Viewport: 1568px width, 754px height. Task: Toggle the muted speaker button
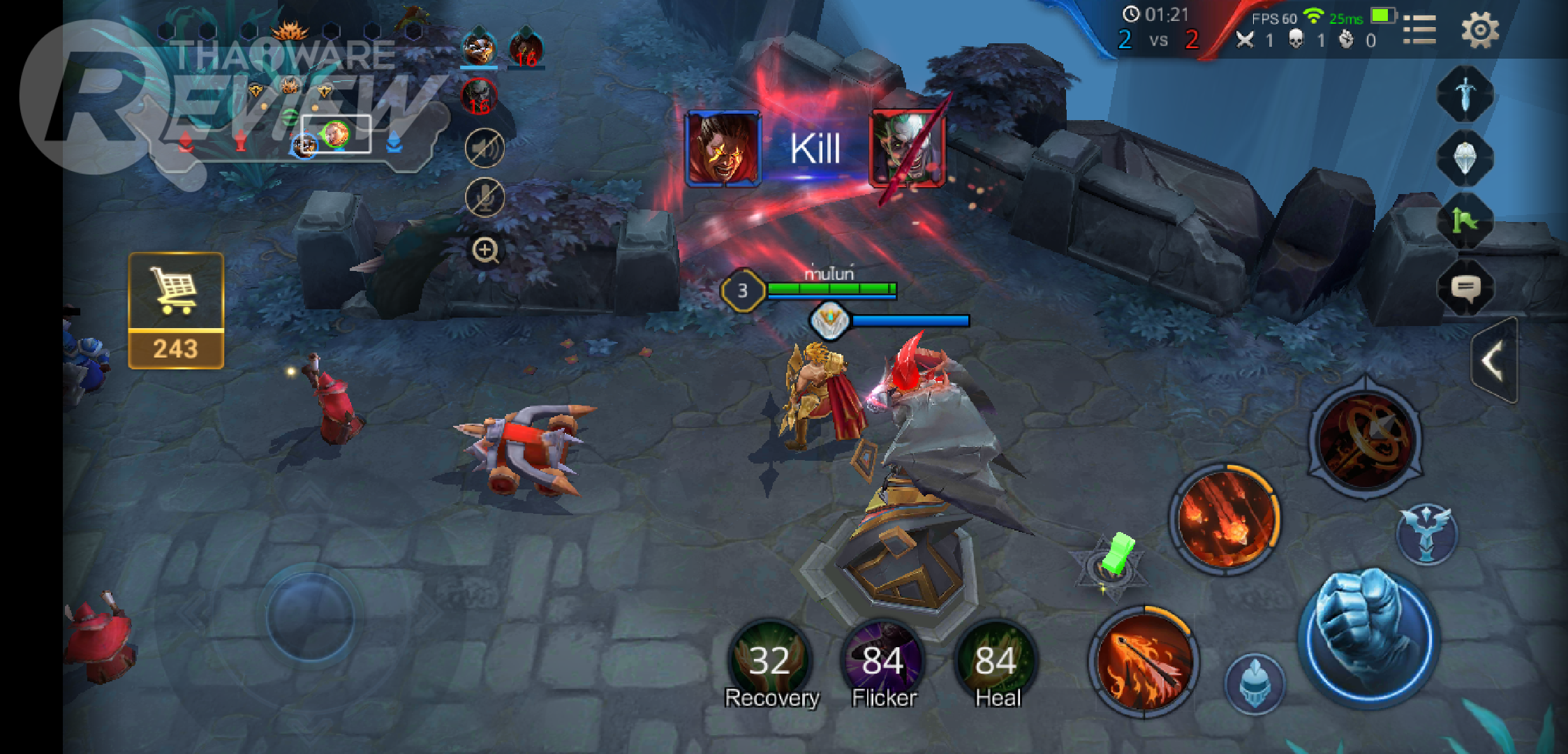[485, 148]
